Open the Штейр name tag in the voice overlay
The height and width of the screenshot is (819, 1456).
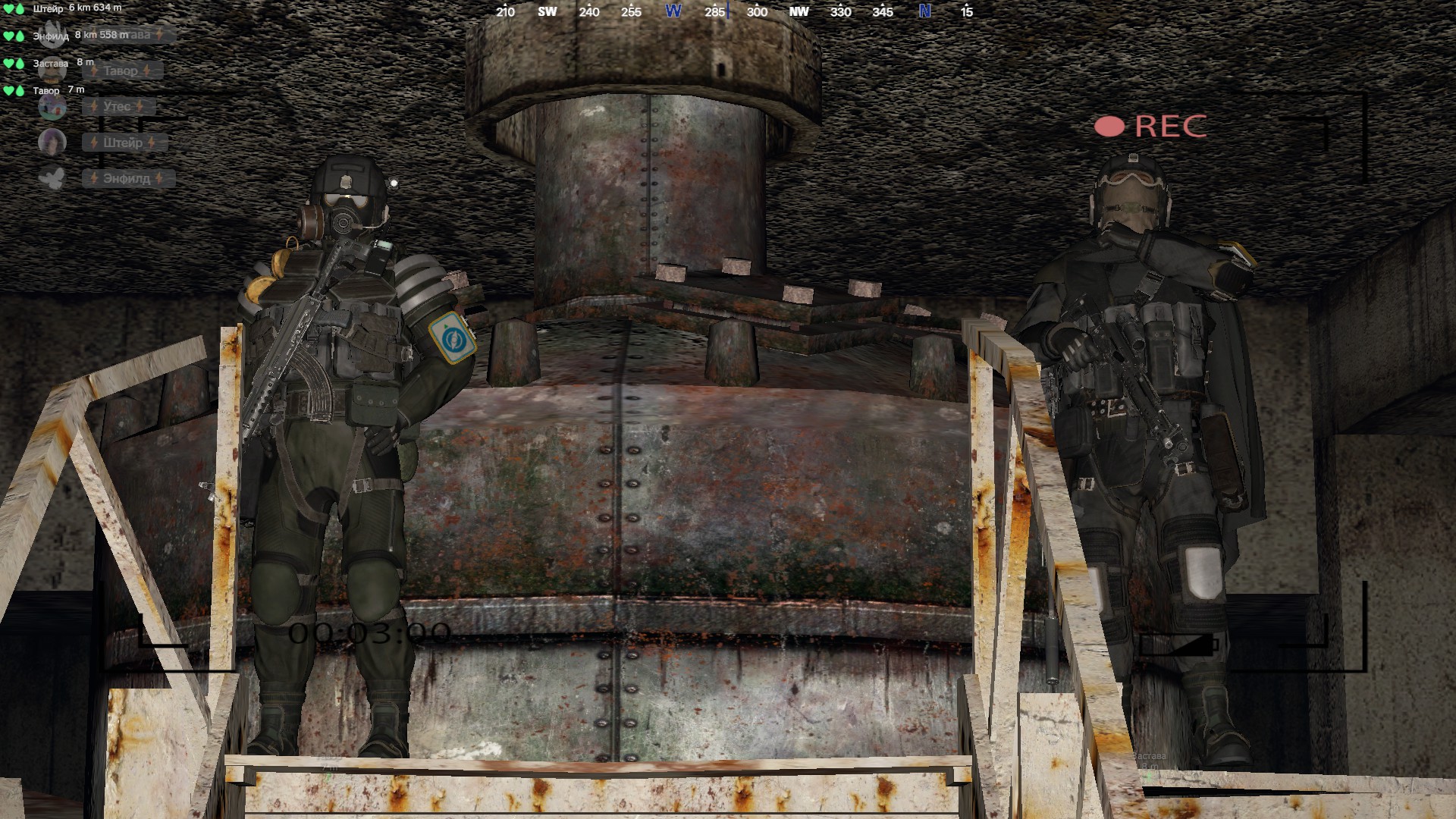123,143
